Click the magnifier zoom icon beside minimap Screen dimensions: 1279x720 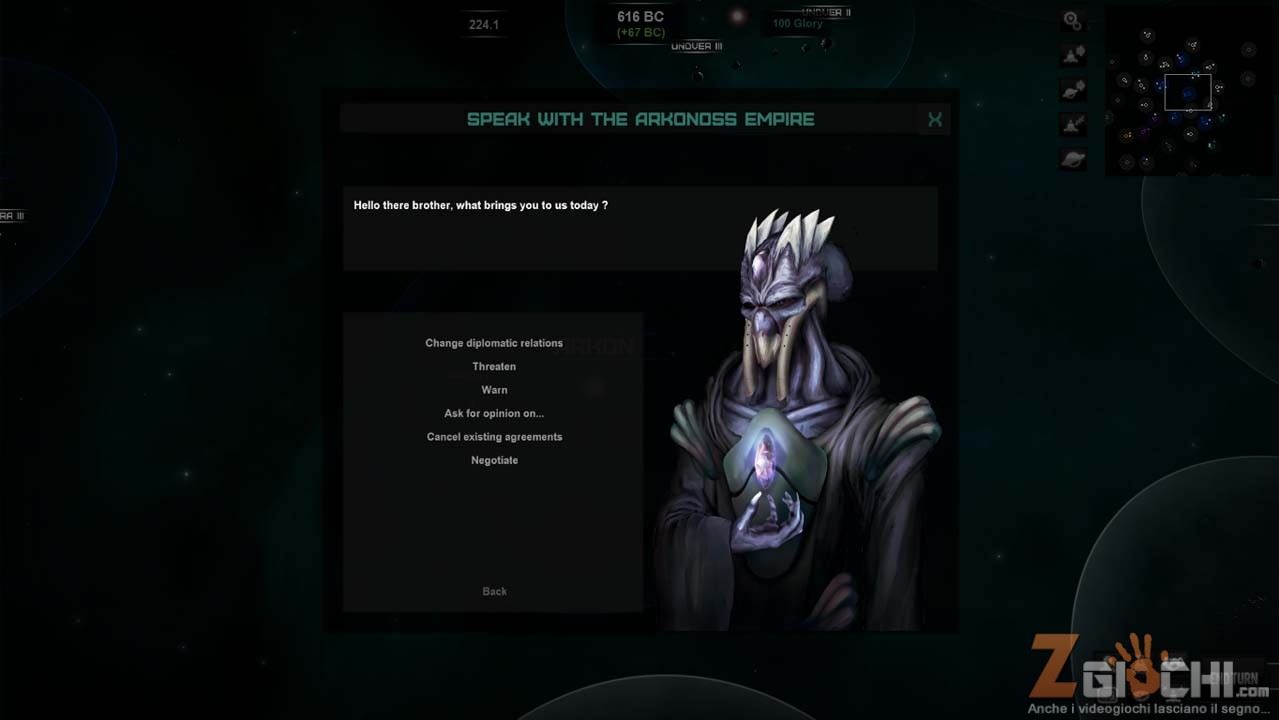point(1072,20)
